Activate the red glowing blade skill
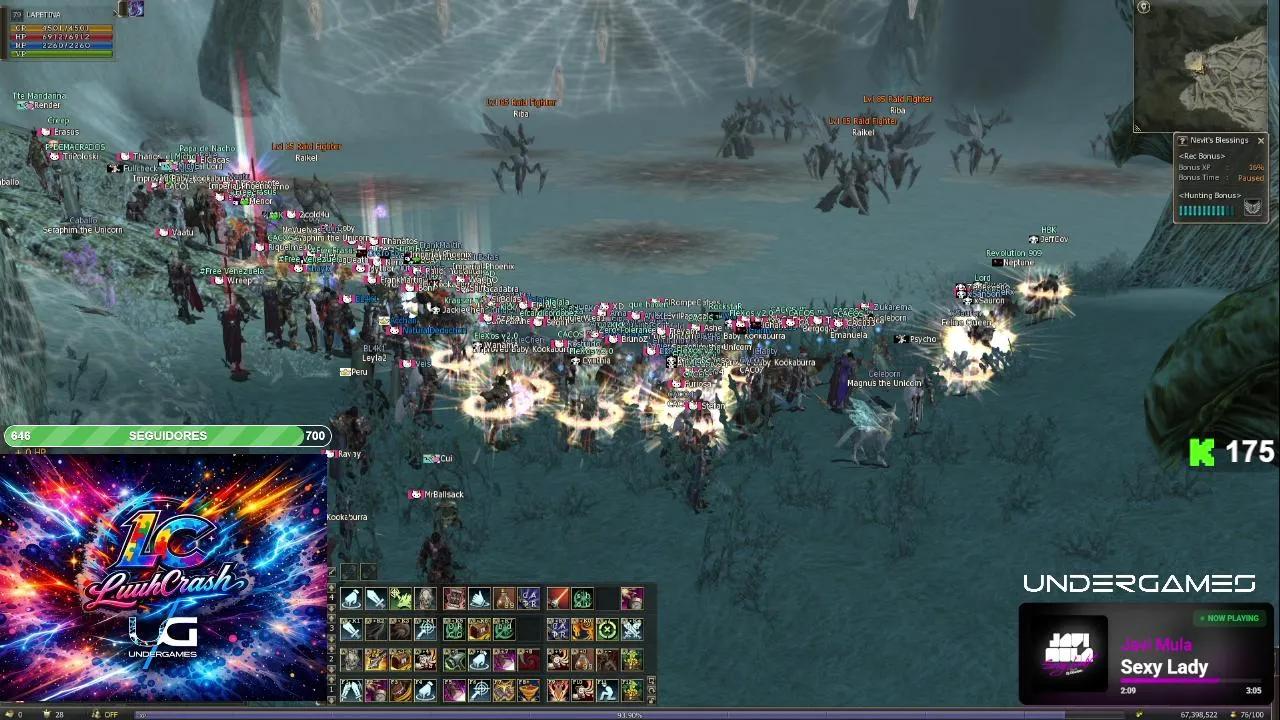Viewport: 1280px width, 720px height. click(558, 599)
